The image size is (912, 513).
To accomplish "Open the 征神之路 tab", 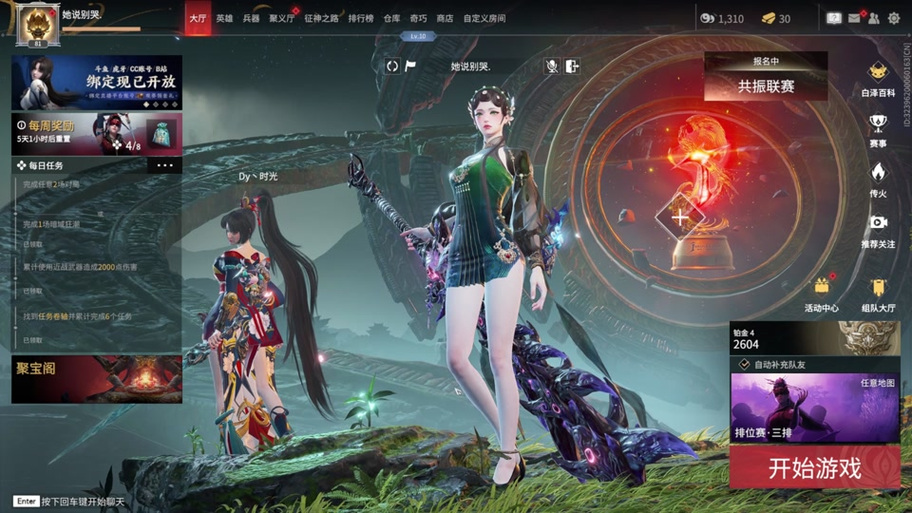I will click(x=322, y=18).
